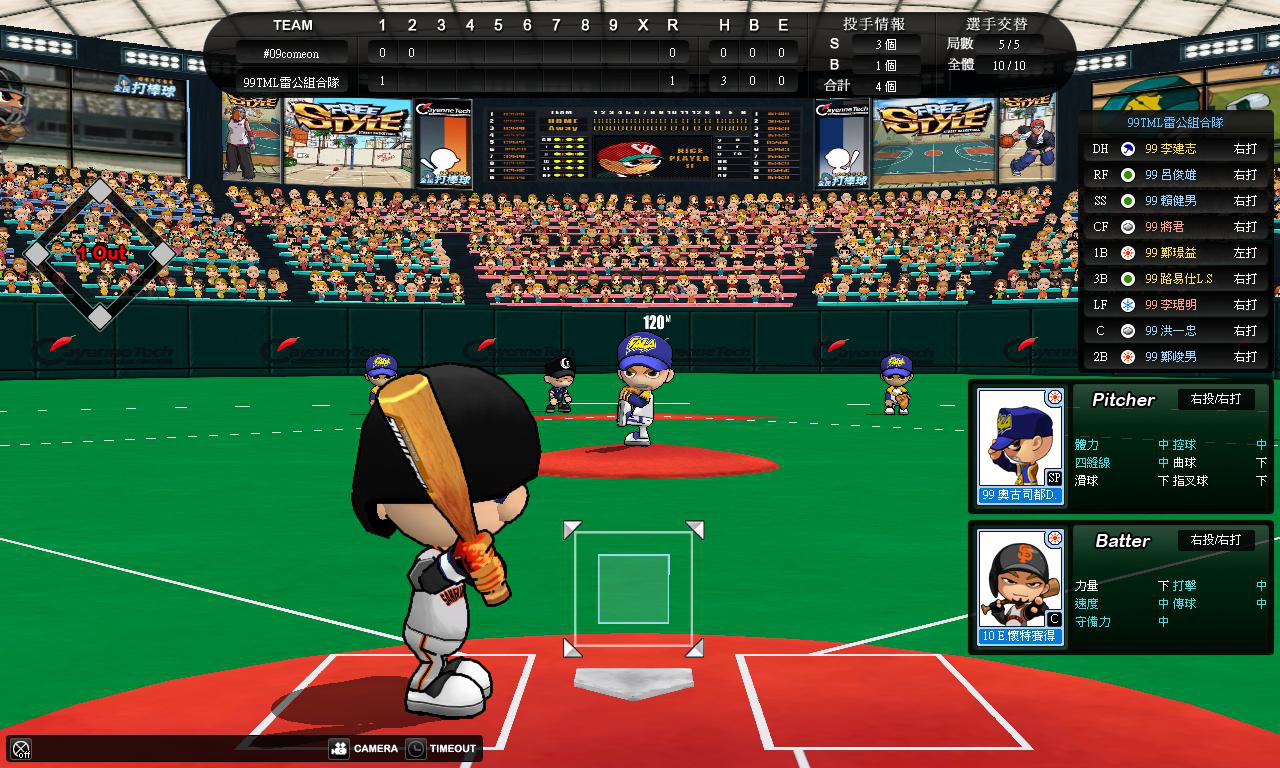
Task: Select 3B 路易仕L.S lineup row
Action: point(1174,279)
